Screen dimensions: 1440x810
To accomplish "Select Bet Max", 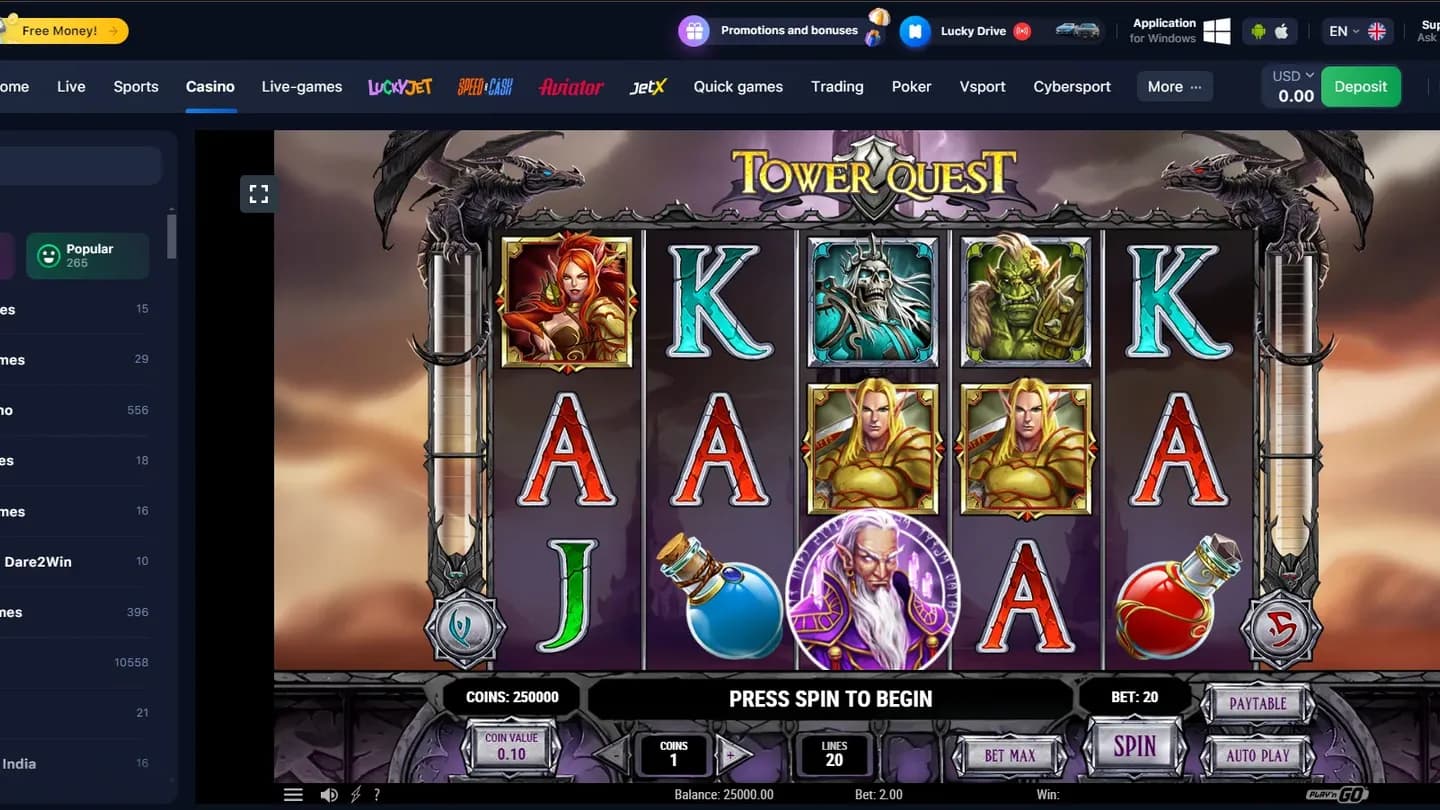I will pyautogui.click(x=1008, y=756).
